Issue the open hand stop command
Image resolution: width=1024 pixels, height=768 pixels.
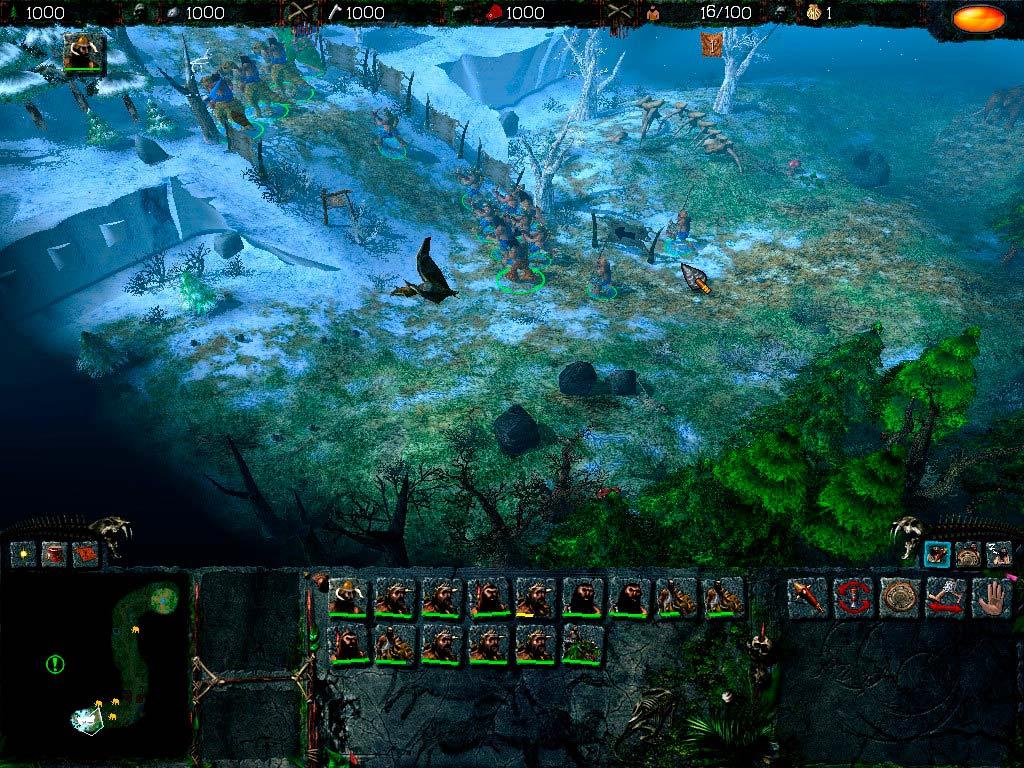(x=990, y=597)
